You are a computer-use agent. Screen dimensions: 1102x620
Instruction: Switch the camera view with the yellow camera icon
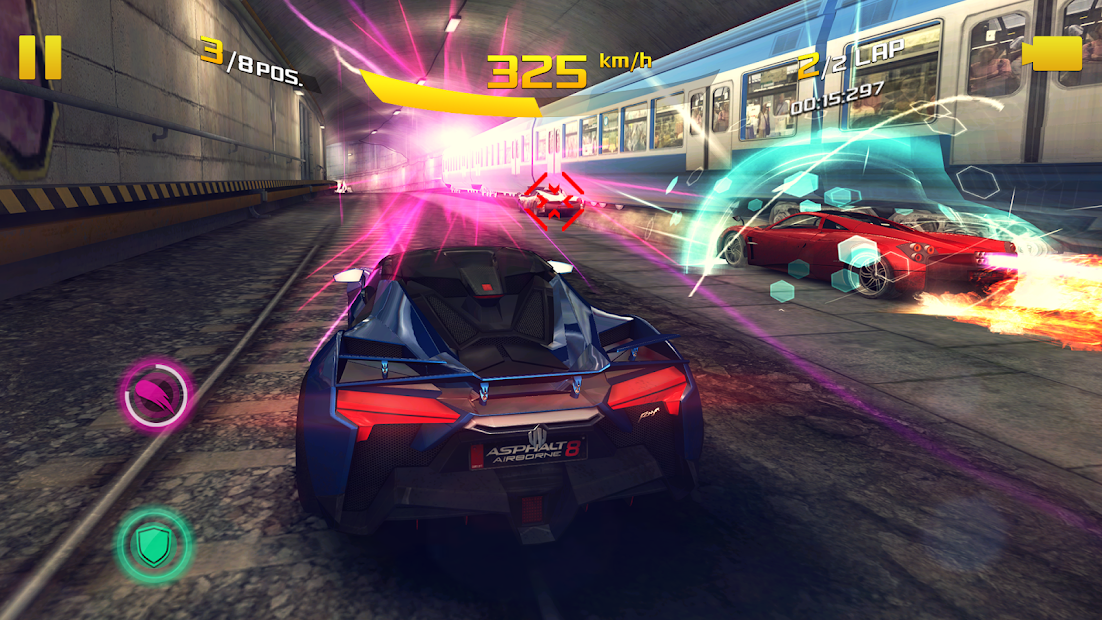click(x=1053, y=54)
